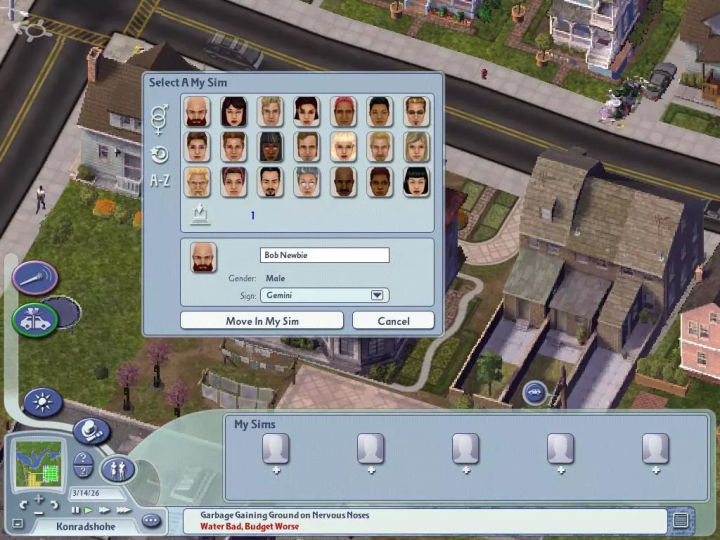Select the Sim wearing a pink headscarf
The height and width of the screenshot is (540, 720).
click(x=344, y=111)
